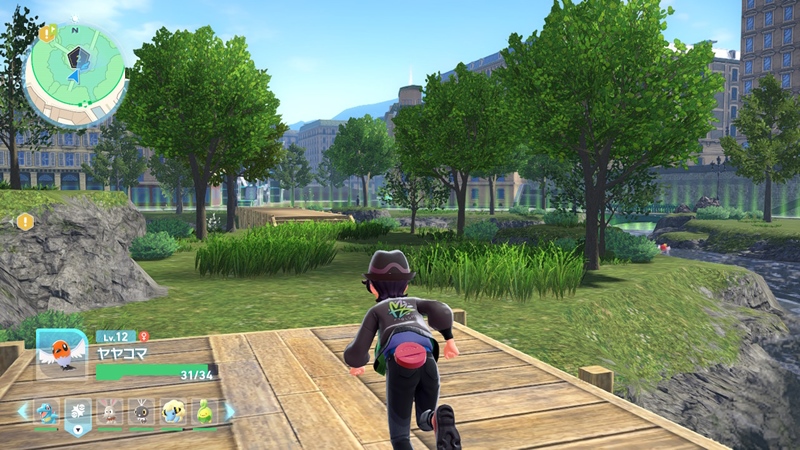The width and height of the screenshot is (800, 450).
Task: Select the Totodile party slot
Action: tap(46, 412)
